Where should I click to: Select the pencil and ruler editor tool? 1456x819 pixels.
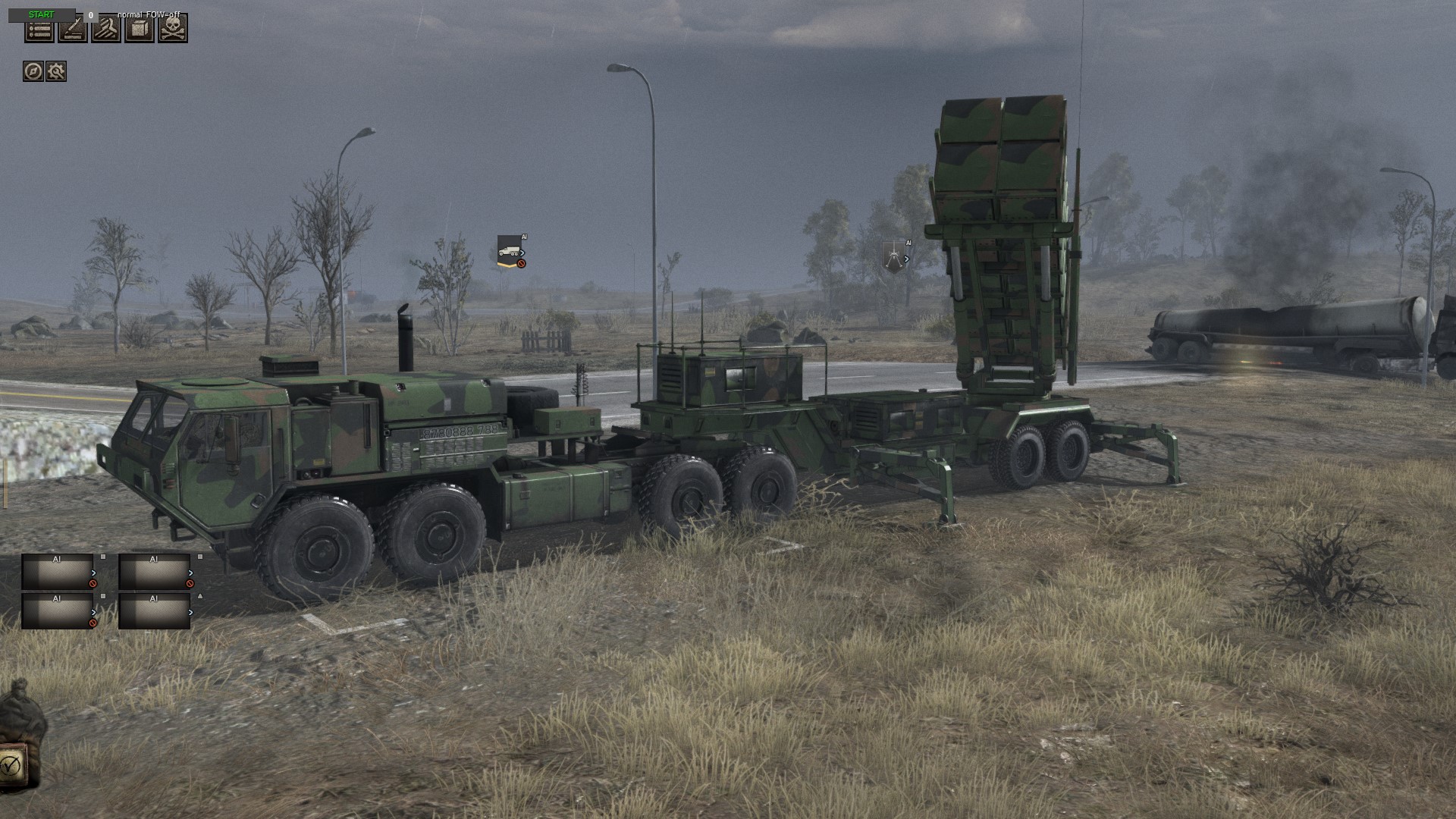click(x=73, y=30)
